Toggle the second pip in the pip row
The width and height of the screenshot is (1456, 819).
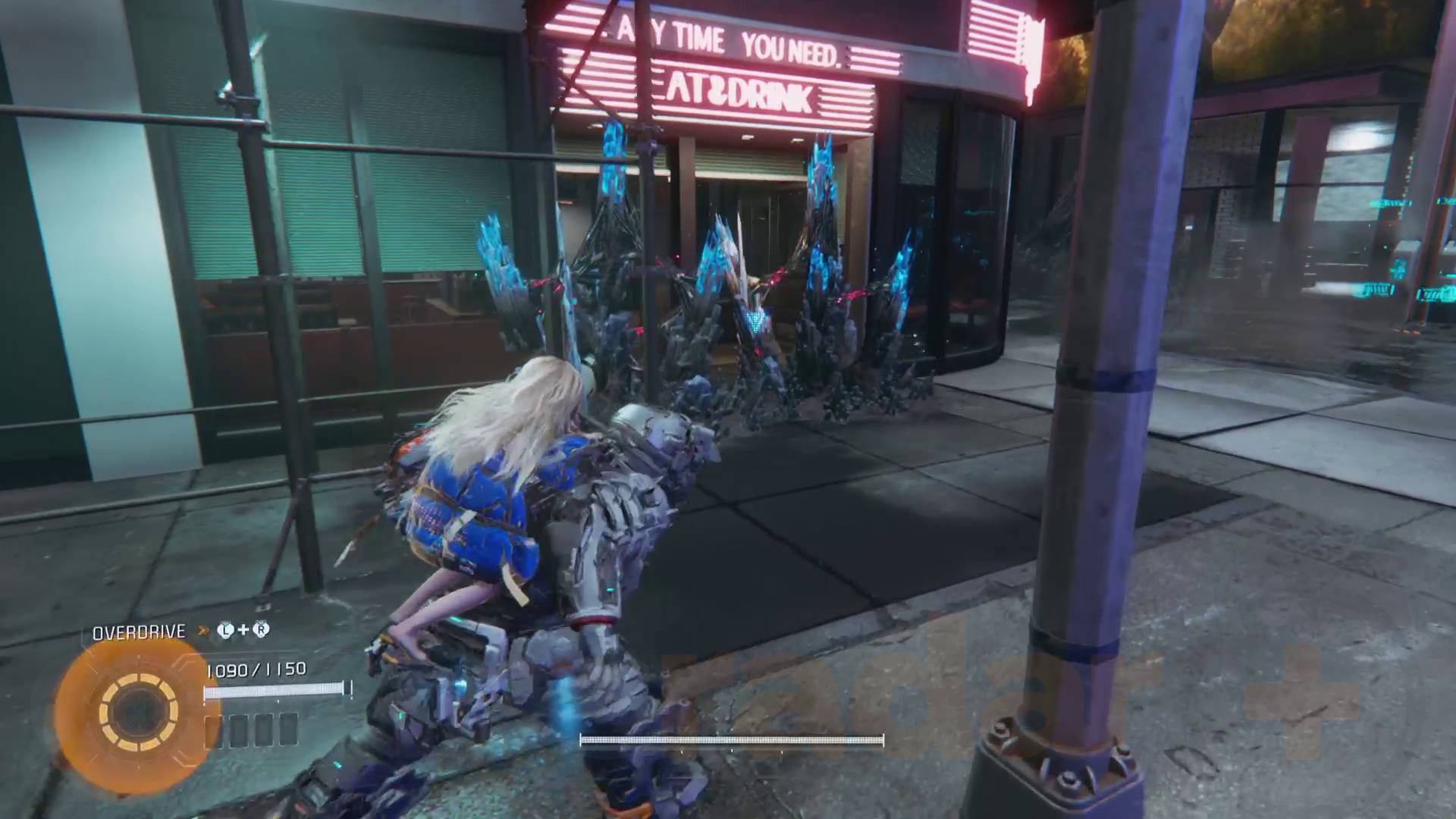(239, 731)
